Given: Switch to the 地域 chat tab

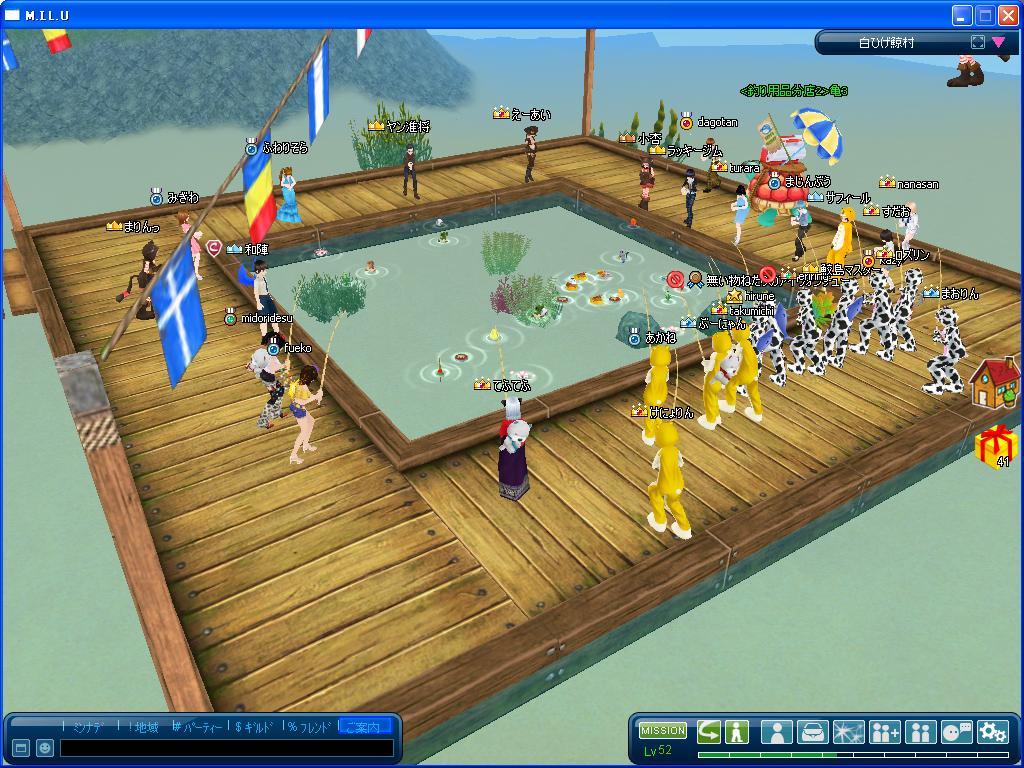Looking at the screenshot, I should [142, 727].
